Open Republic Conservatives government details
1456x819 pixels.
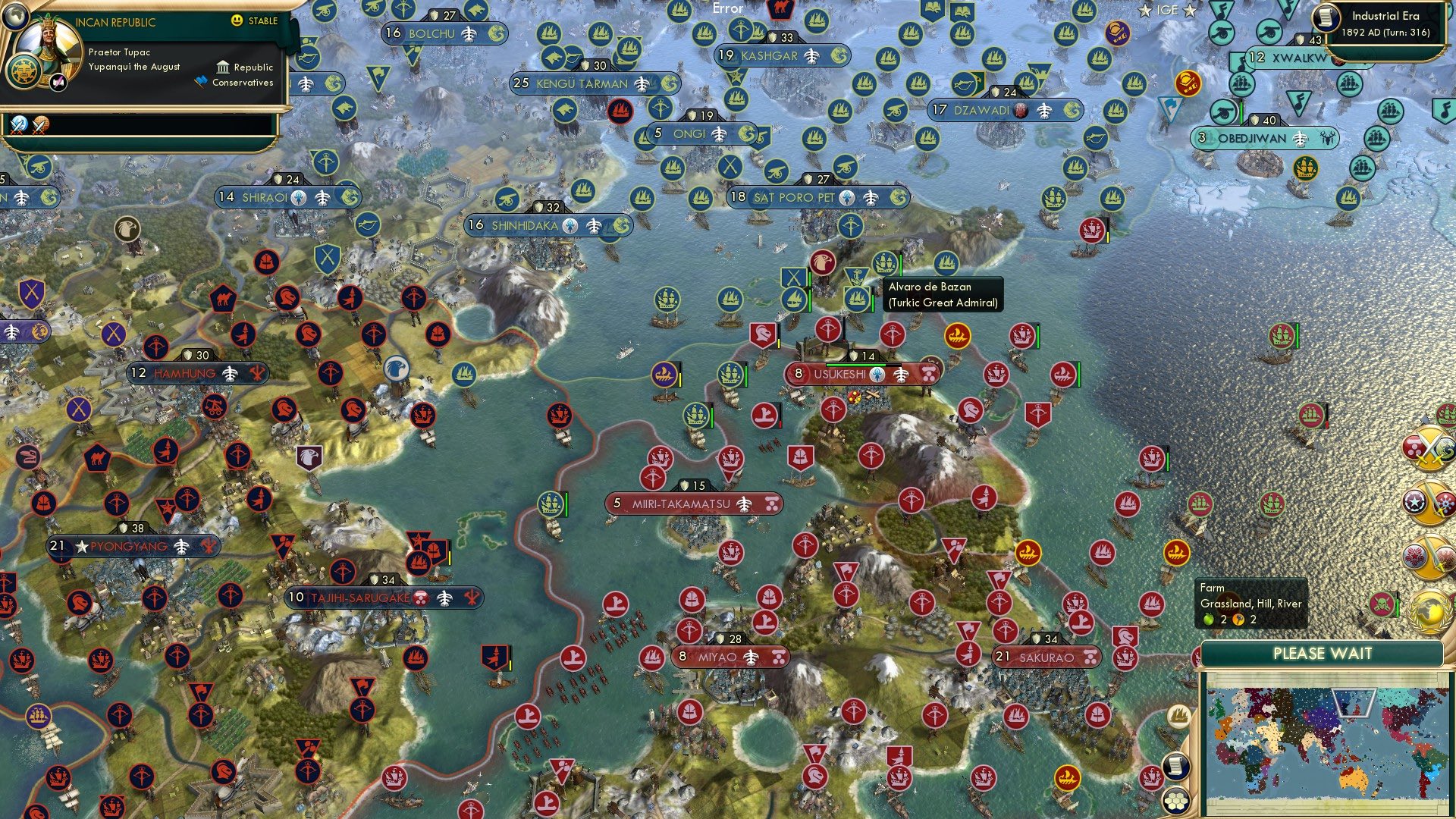click(236, 74)
